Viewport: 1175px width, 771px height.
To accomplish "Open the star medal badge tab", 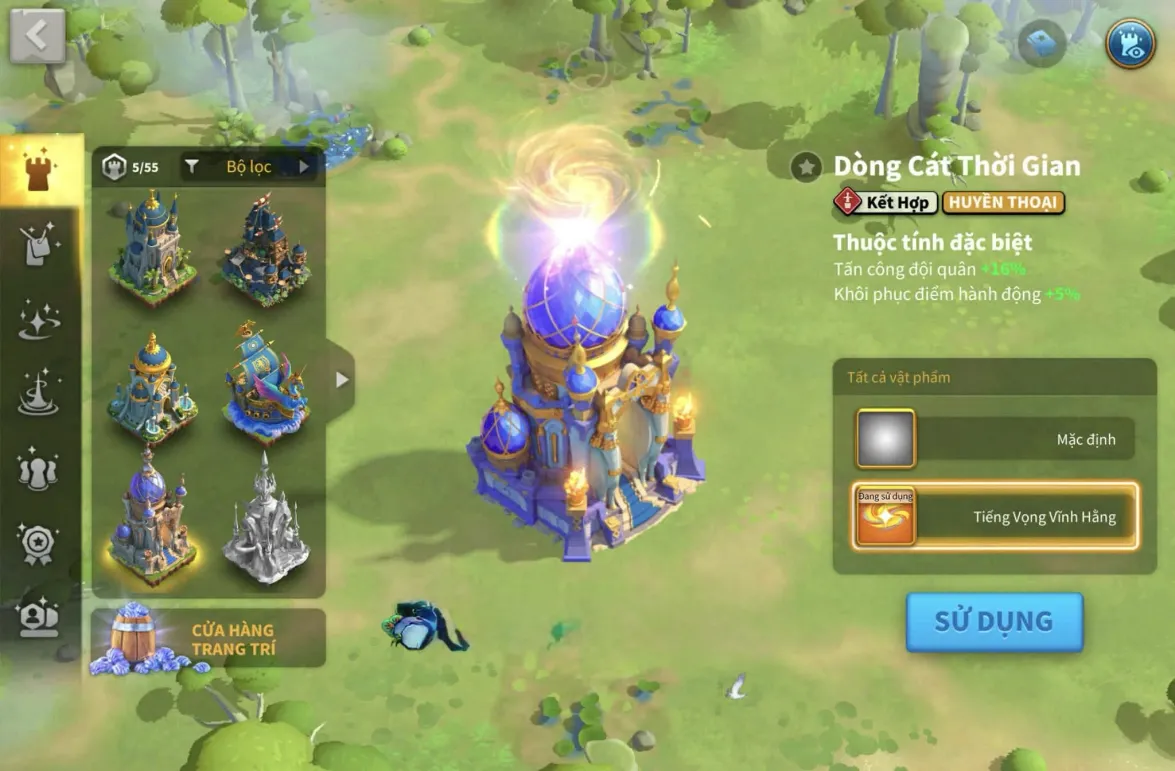I will [x=40, y=544].
